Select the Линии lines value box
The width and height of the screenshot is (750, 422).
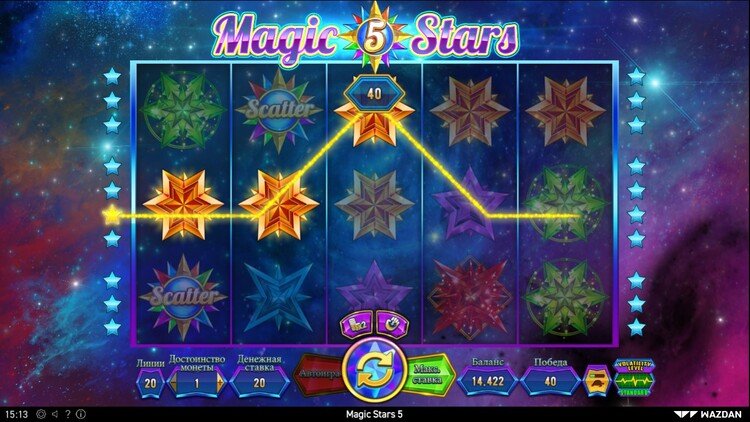(150, 381)
